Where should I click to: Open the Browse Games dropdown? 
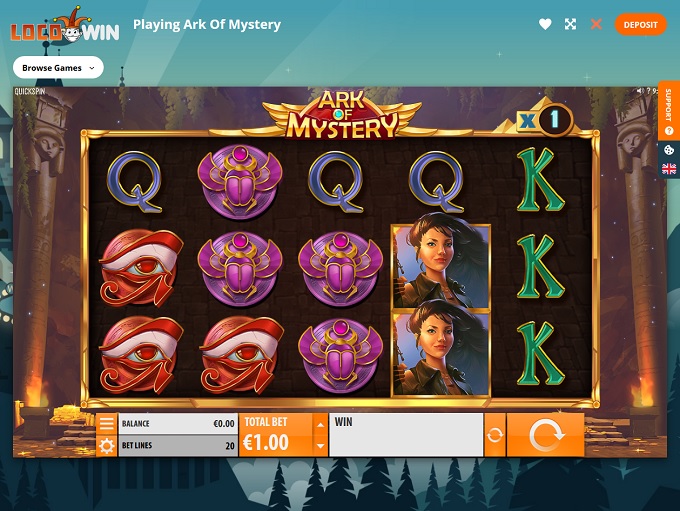pos(58,68)
